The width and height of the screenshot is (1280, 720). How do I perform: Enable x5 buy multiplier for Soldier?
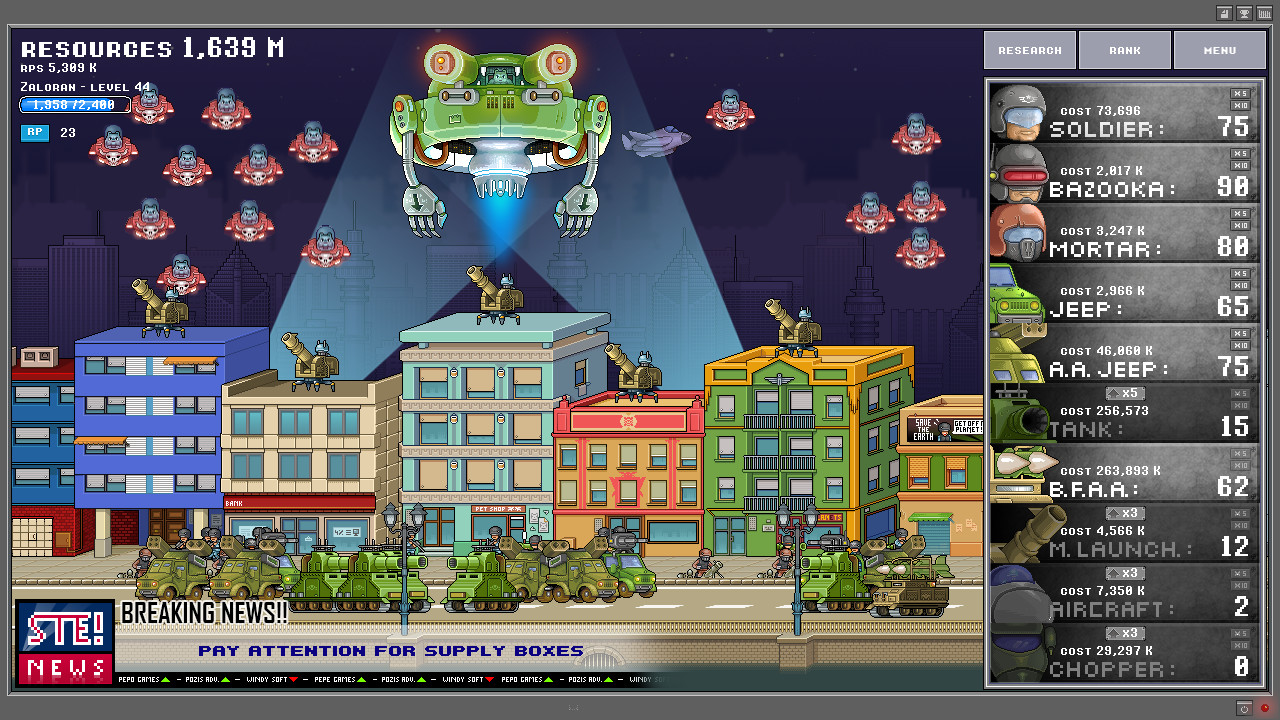(x=1240, y=94)
